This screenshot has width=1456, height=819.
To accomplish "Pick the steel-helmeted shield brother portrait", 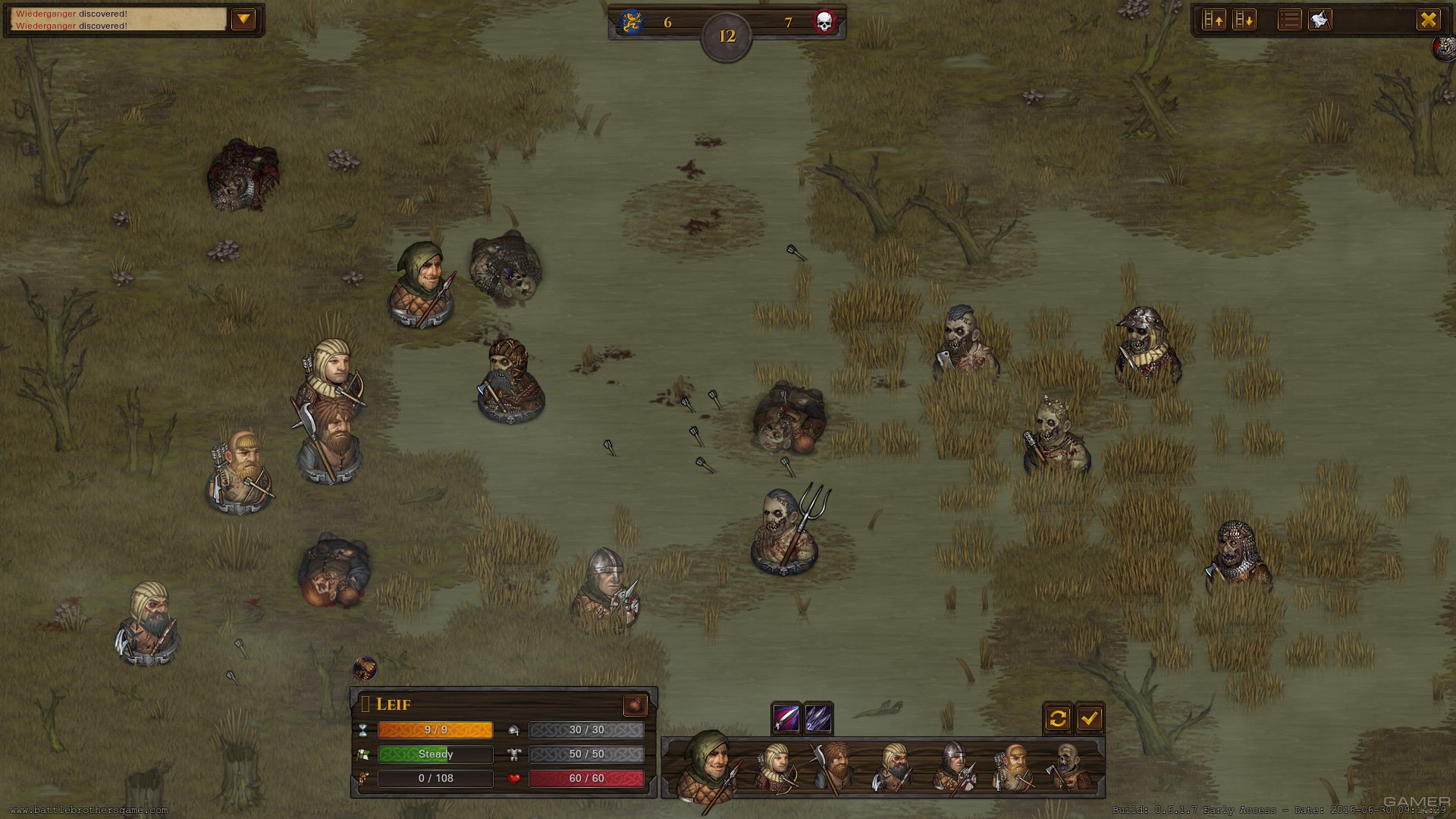I will click(952, 767).
